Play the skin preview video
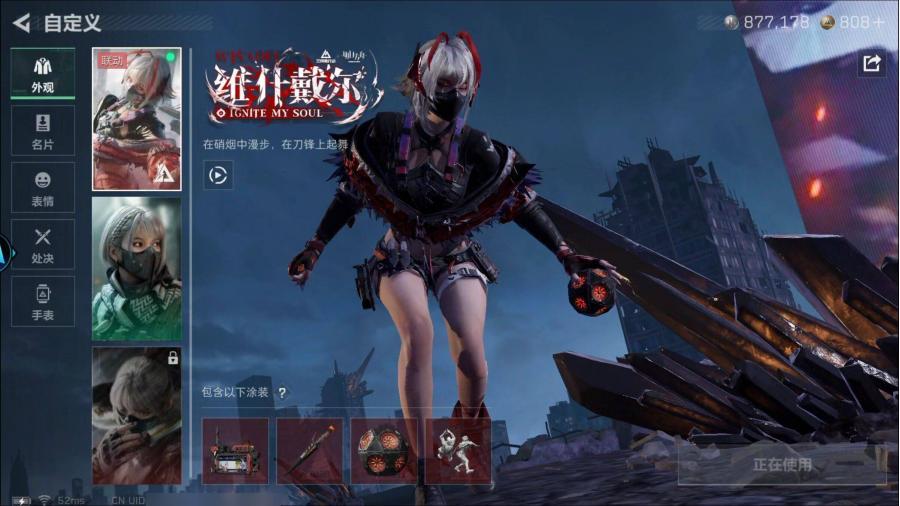 coord(218,176)
